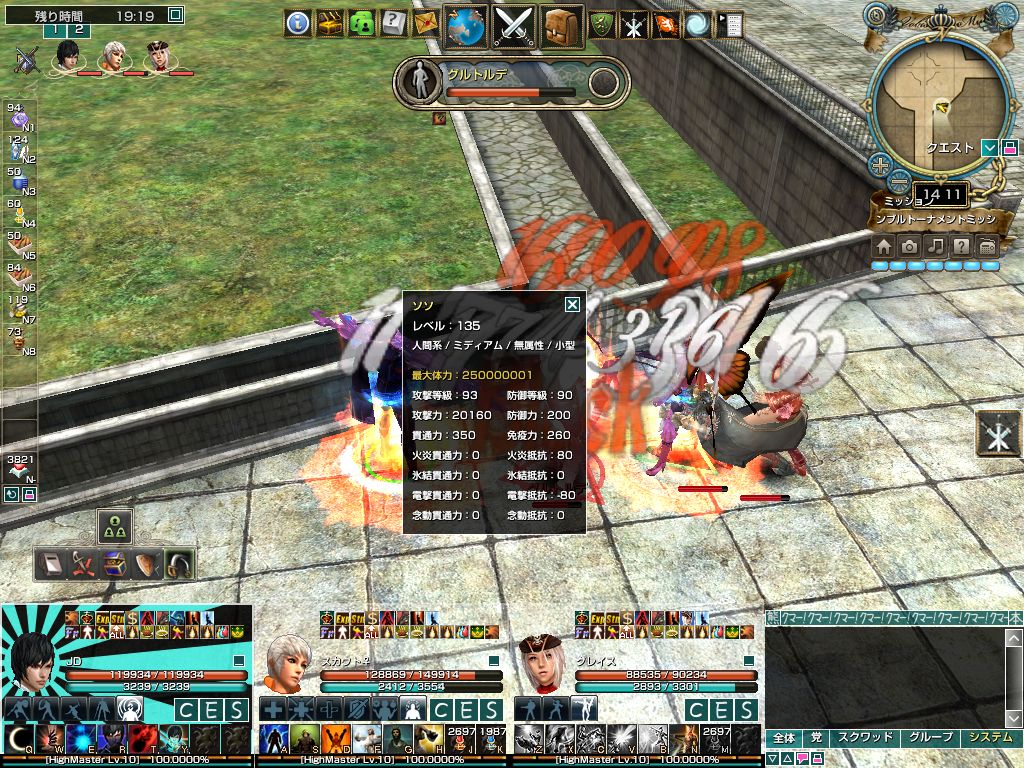This screenshot has width=1024, height=768.
Task: Open the leather backpack inventory
Action: (x=562, y=26)
